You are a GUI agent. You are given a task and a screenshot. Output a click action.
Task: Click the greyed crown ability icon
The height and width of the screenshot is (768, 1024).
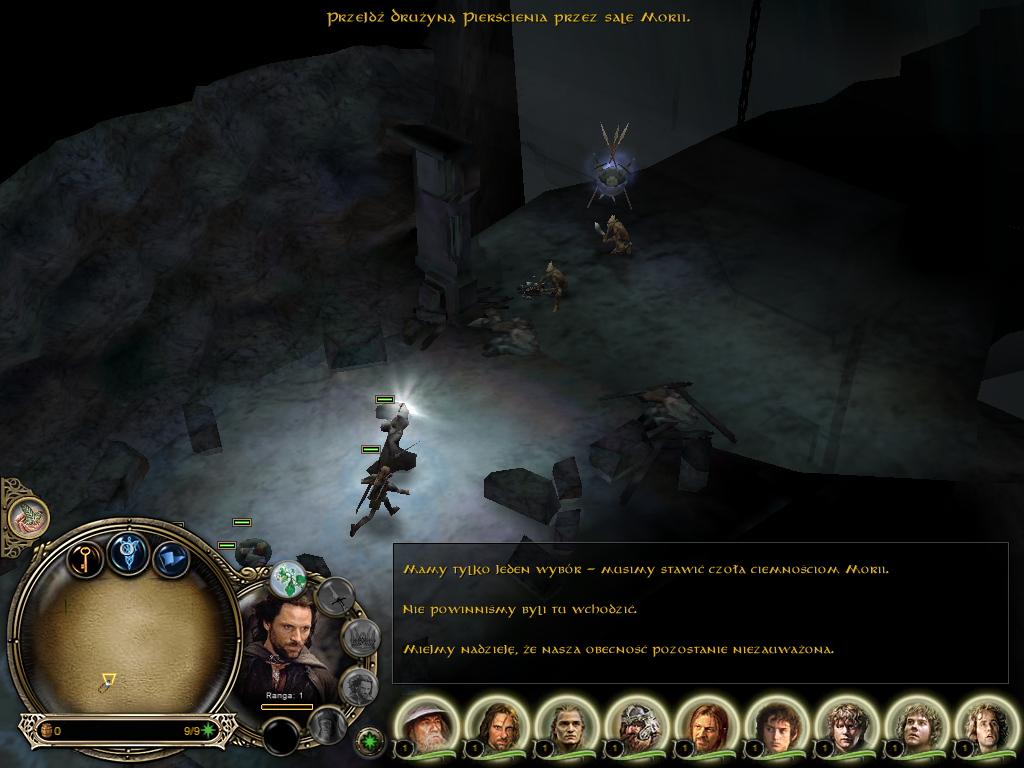pyautogui.click(x=359, y=637)
